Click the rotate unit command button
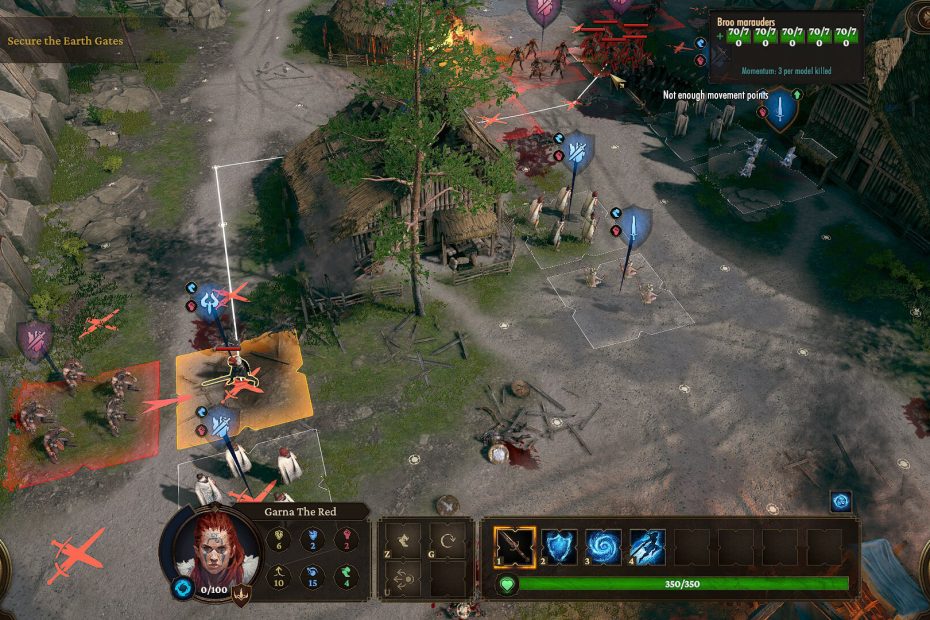Viewport: 930px width, 620px height. 449,540
